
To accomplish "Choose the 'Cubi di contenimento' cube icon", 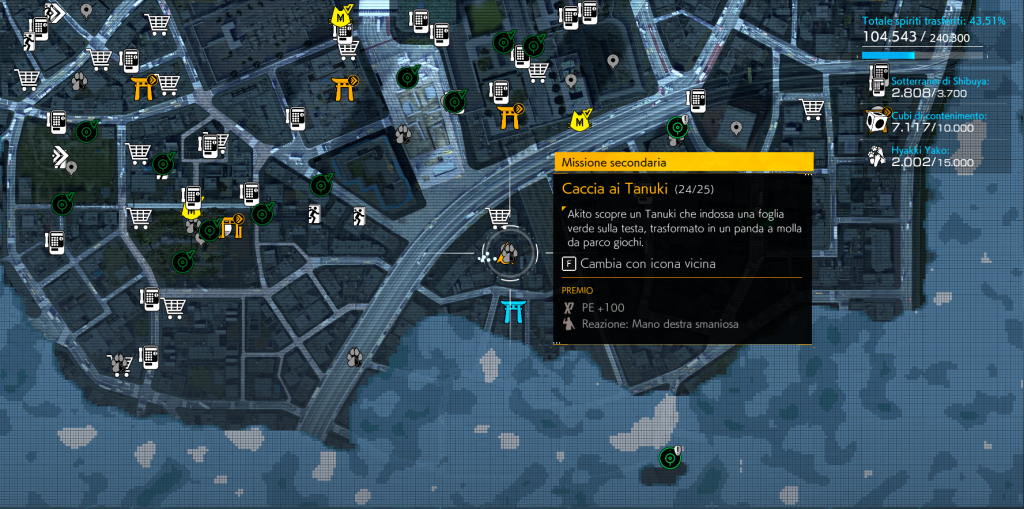I will coord(876,121).
